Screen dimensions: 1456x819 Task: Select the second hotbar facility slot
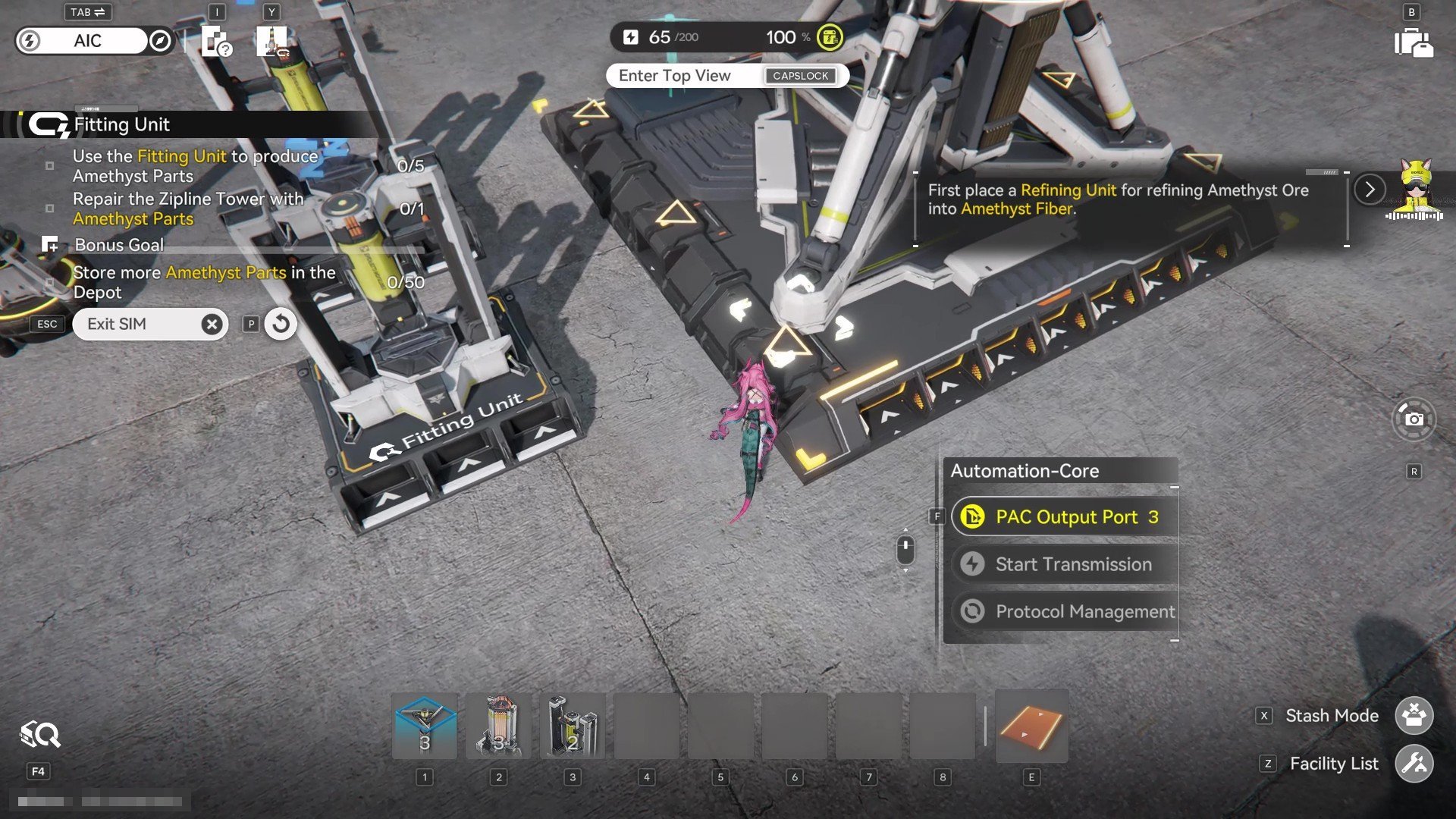click(498, 726)
